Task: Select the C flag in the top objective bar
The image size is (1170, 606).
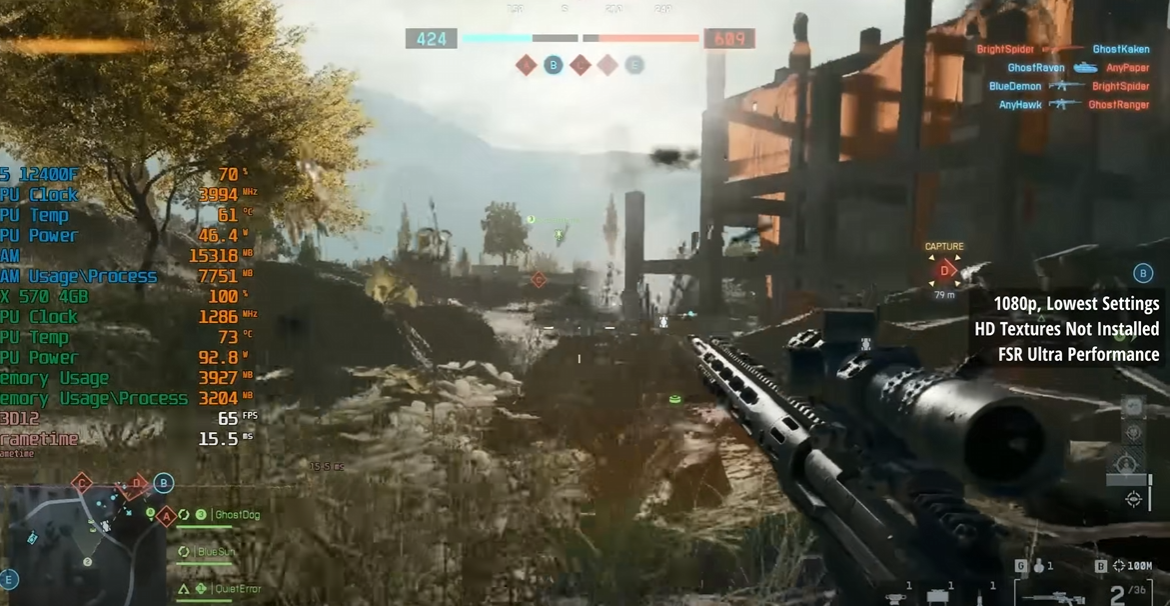Action: click(x=580, y=66)
